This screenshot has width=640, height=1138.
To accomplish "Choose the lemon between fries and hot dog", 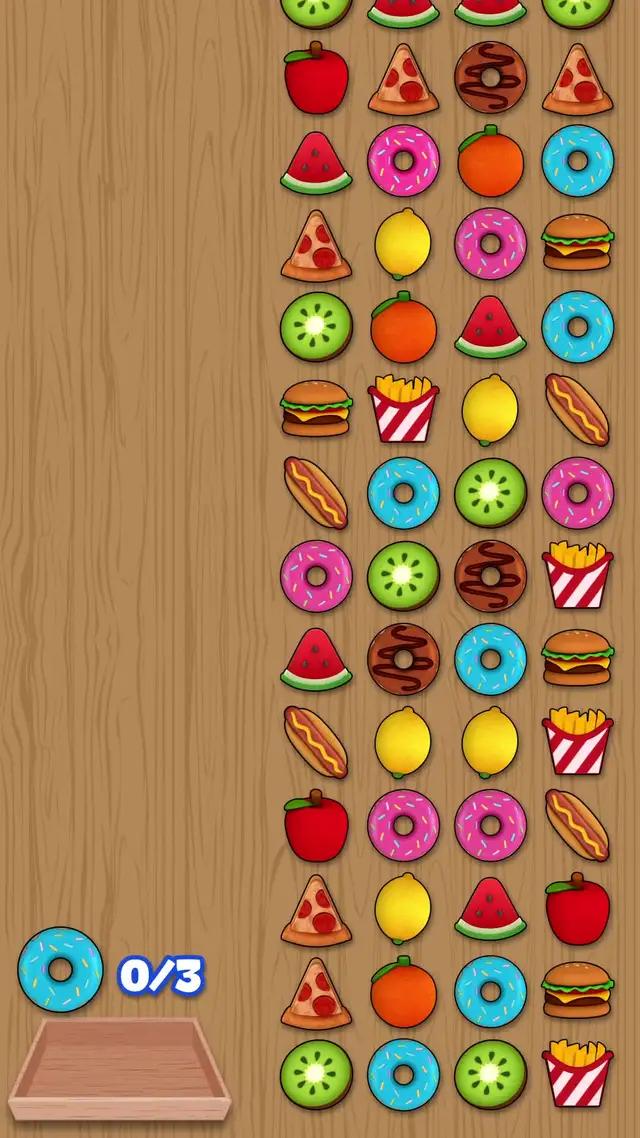I will click(x=490, y=409).
